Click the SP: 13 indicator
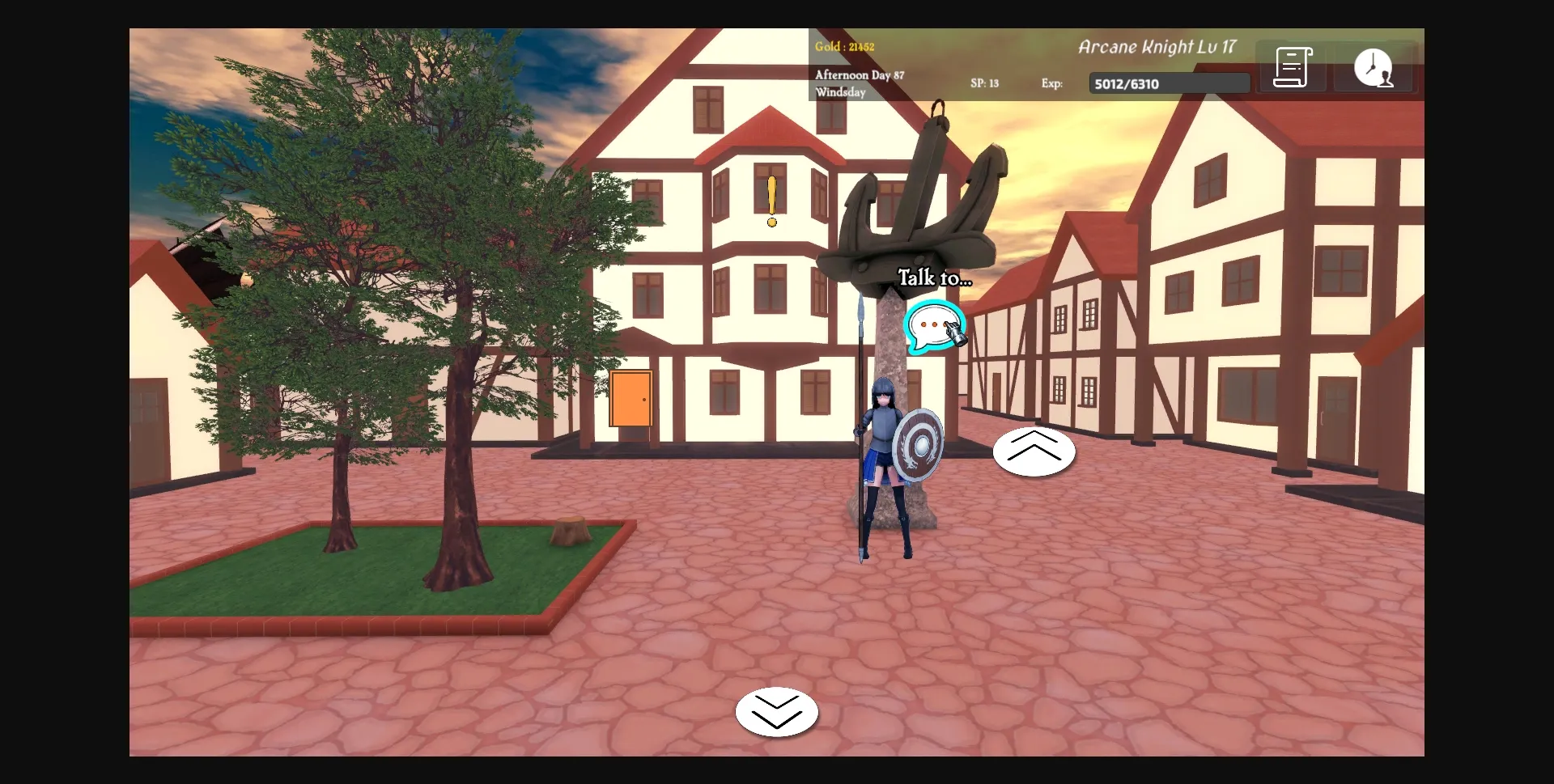Image resolution: width=1554 pixels, height=784 pixels. pos(984,83)
